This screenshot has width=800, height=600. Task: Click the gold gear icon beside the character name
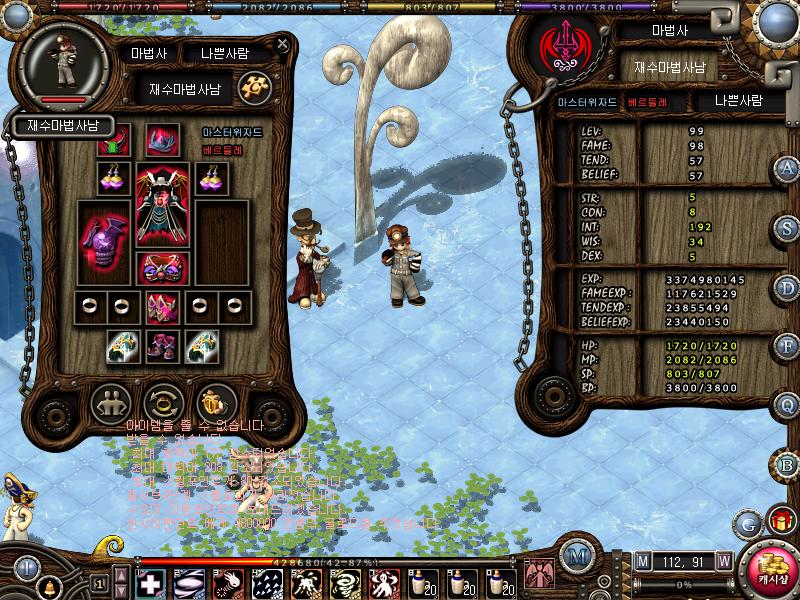click(x=253, y=86)
